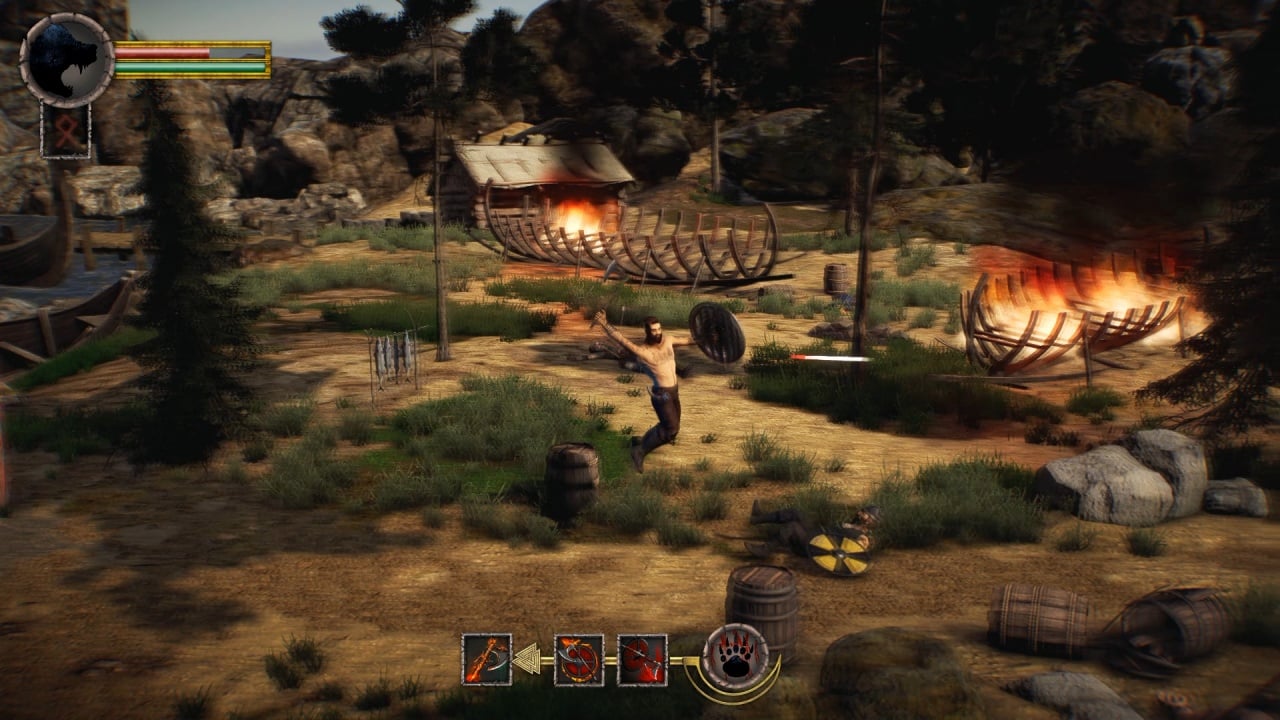The height and width of the screenshot is (720, 1280).
Task: Click the roaring bear portrait emblem
Action: [x=66, y=59]
